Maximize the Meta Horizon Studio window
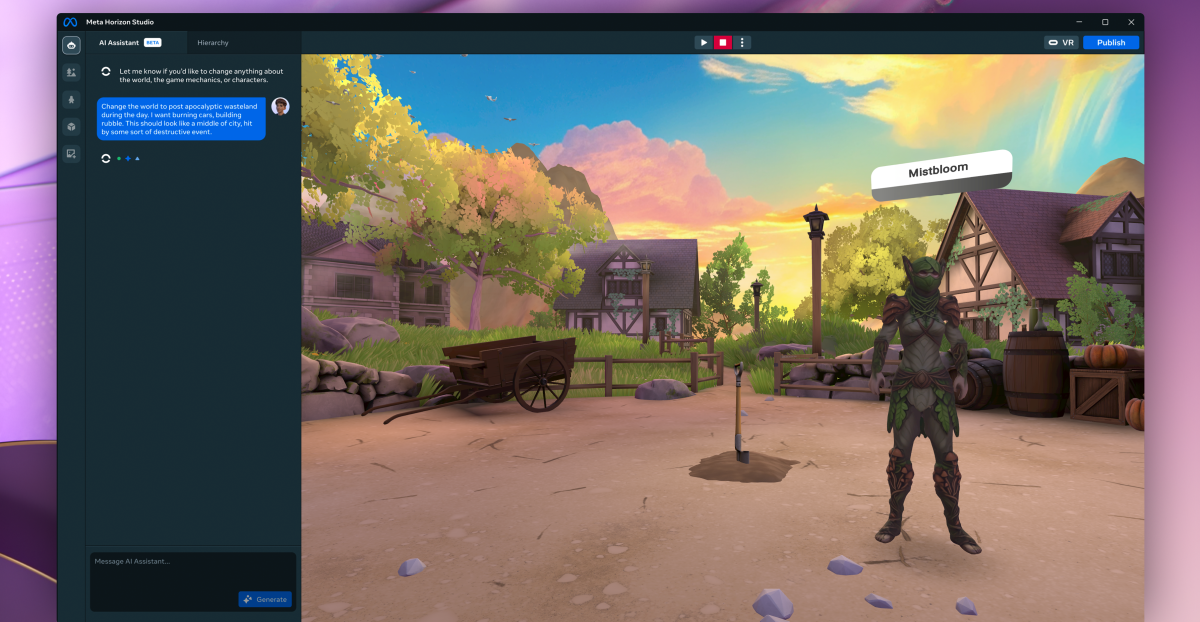 click(1105, 22)
